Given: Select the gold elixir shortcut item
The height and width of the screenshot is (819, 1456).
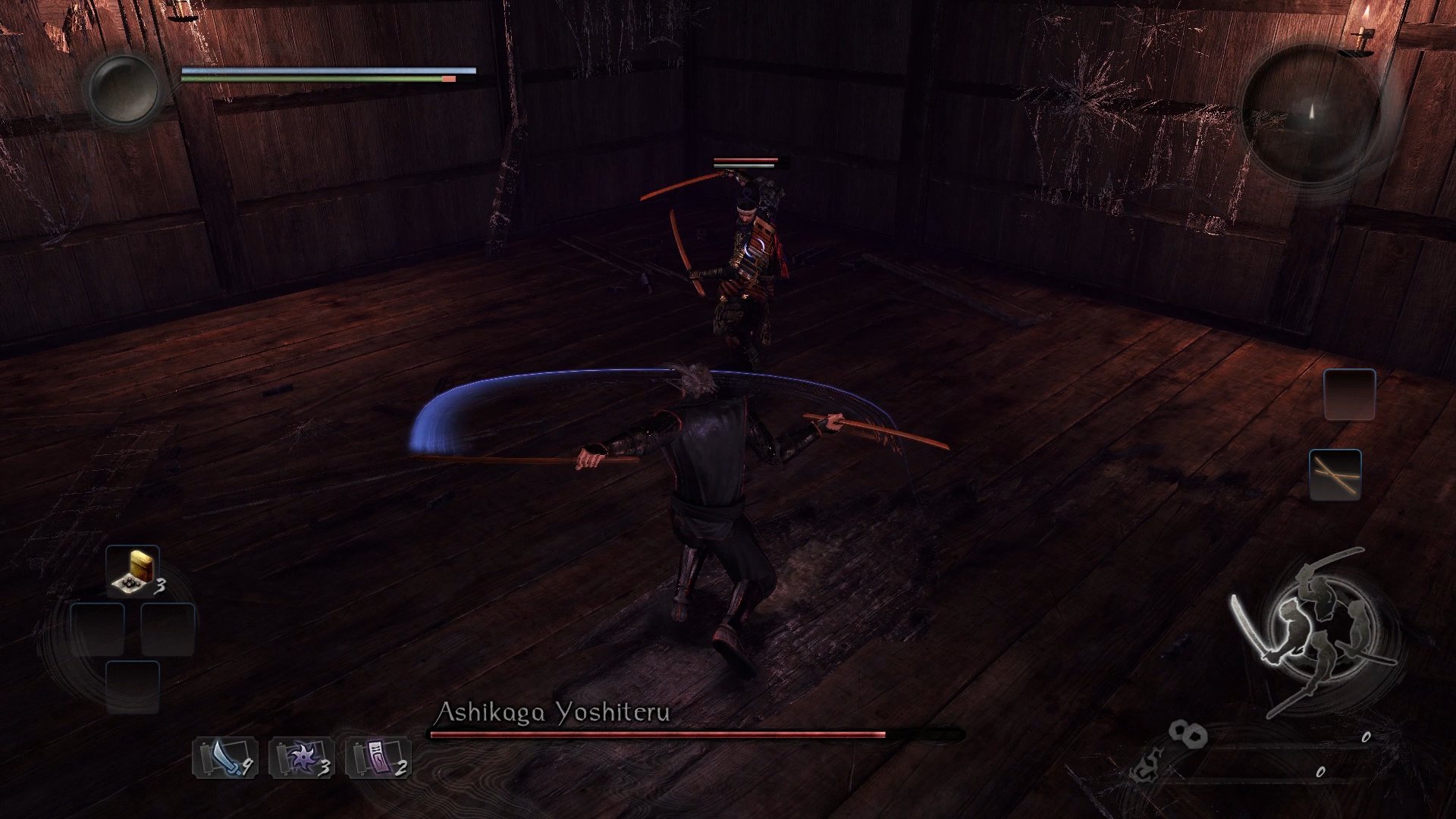Looking at the screenshot, I should (133, 573).
